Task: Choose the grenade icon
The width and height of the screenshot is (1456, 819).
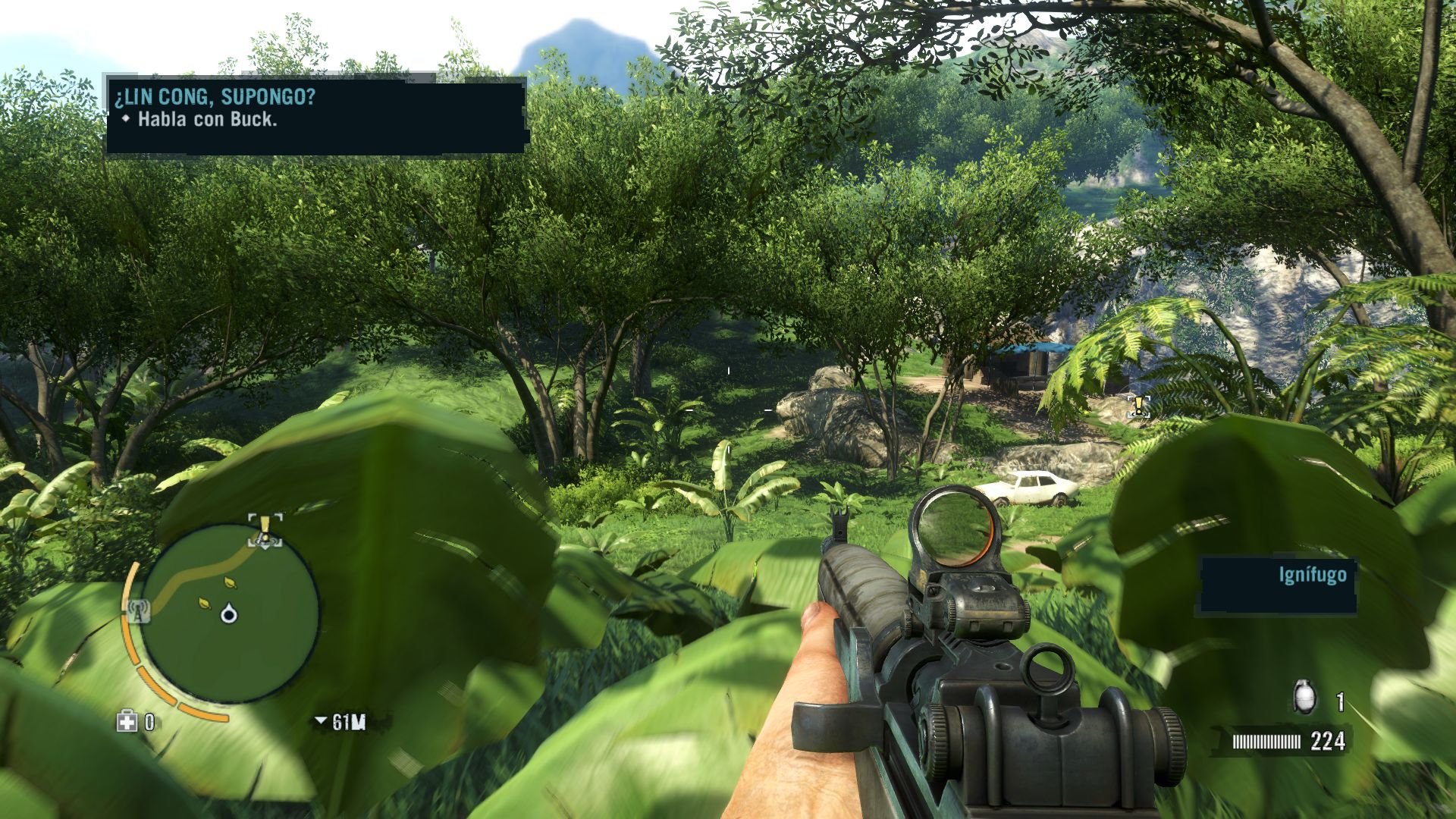Action: tap(1304, 698)
